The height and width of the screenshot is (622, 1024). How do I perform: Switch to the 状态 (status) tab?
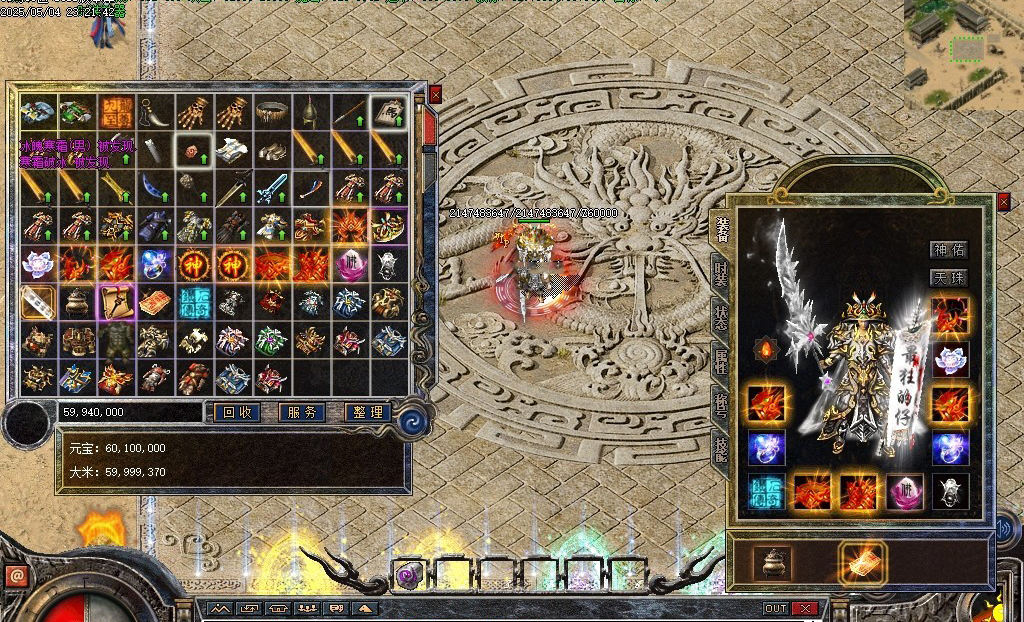tap(720, 318)
